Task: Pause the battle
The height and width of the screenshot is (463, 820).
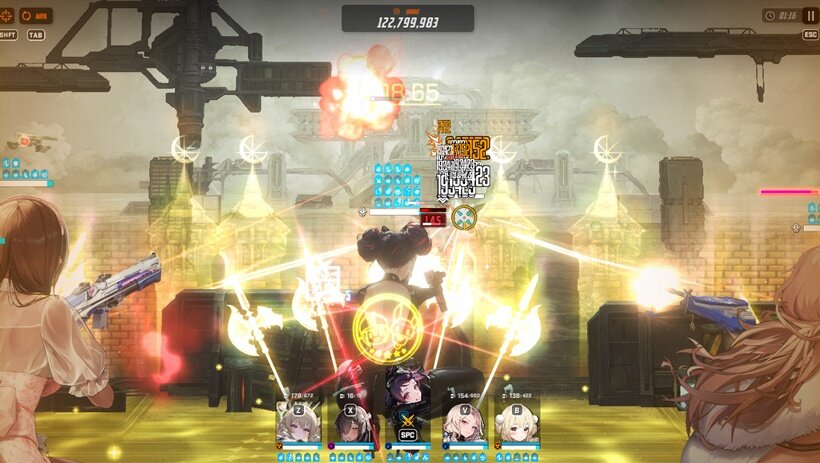Action: click(x=810, y=16)
